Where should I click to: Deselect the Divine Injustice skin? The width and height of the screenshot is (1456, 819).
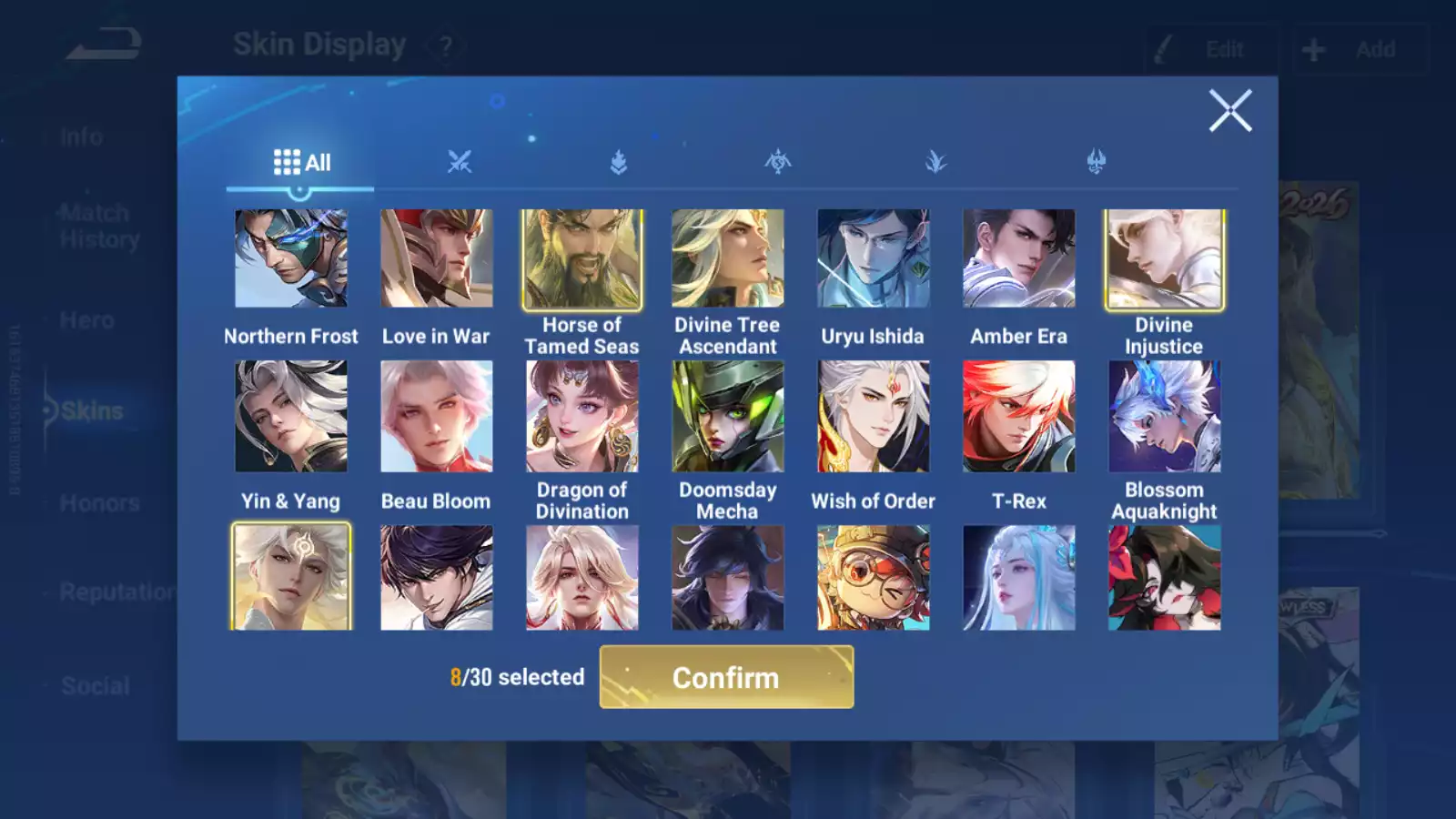tap(1165, 258)
